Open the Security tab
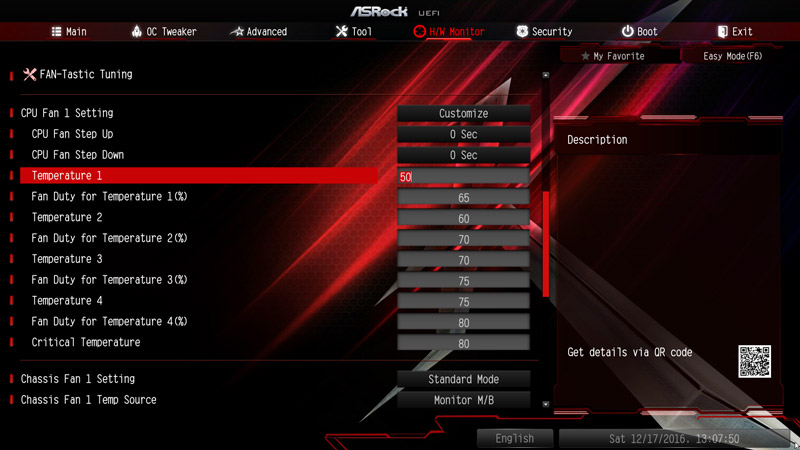The image size is (800, 450). pos(544,32)
